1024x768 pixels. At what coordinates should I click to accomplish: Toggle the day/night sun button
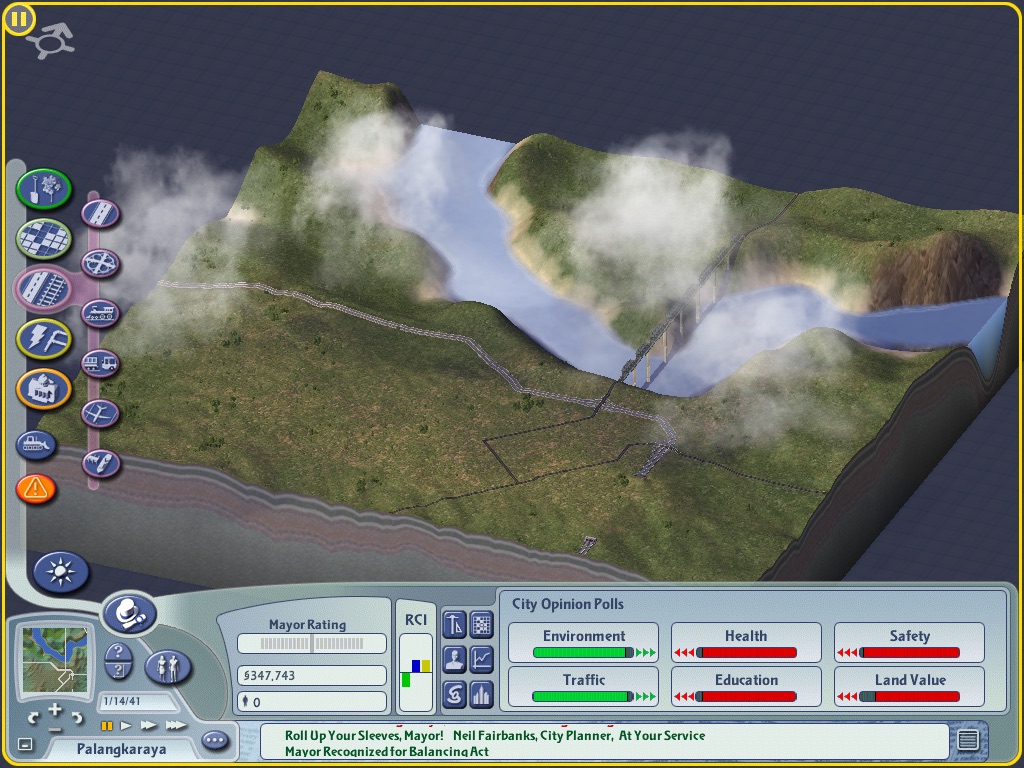(61, 573)
